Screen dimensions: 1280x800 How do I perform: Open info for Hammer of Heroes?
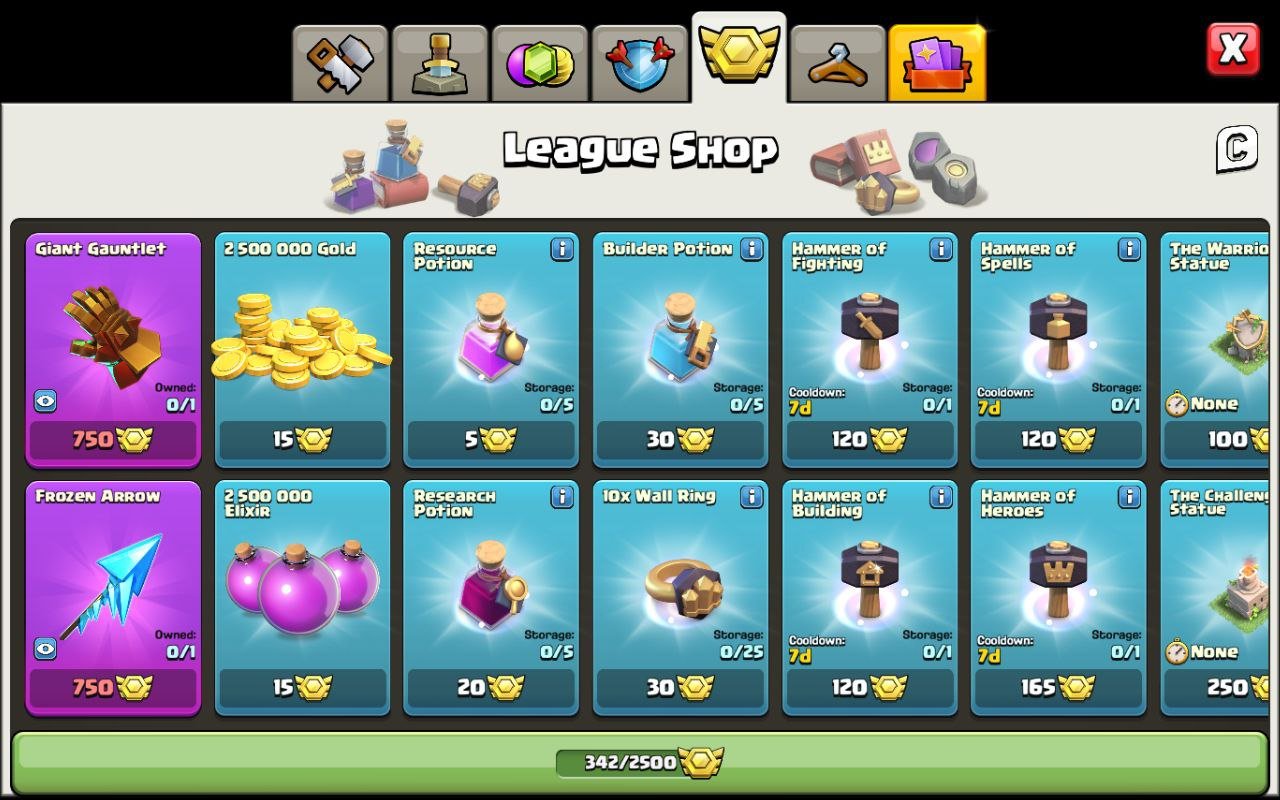pyautogui.click(x=1129, y=497)
